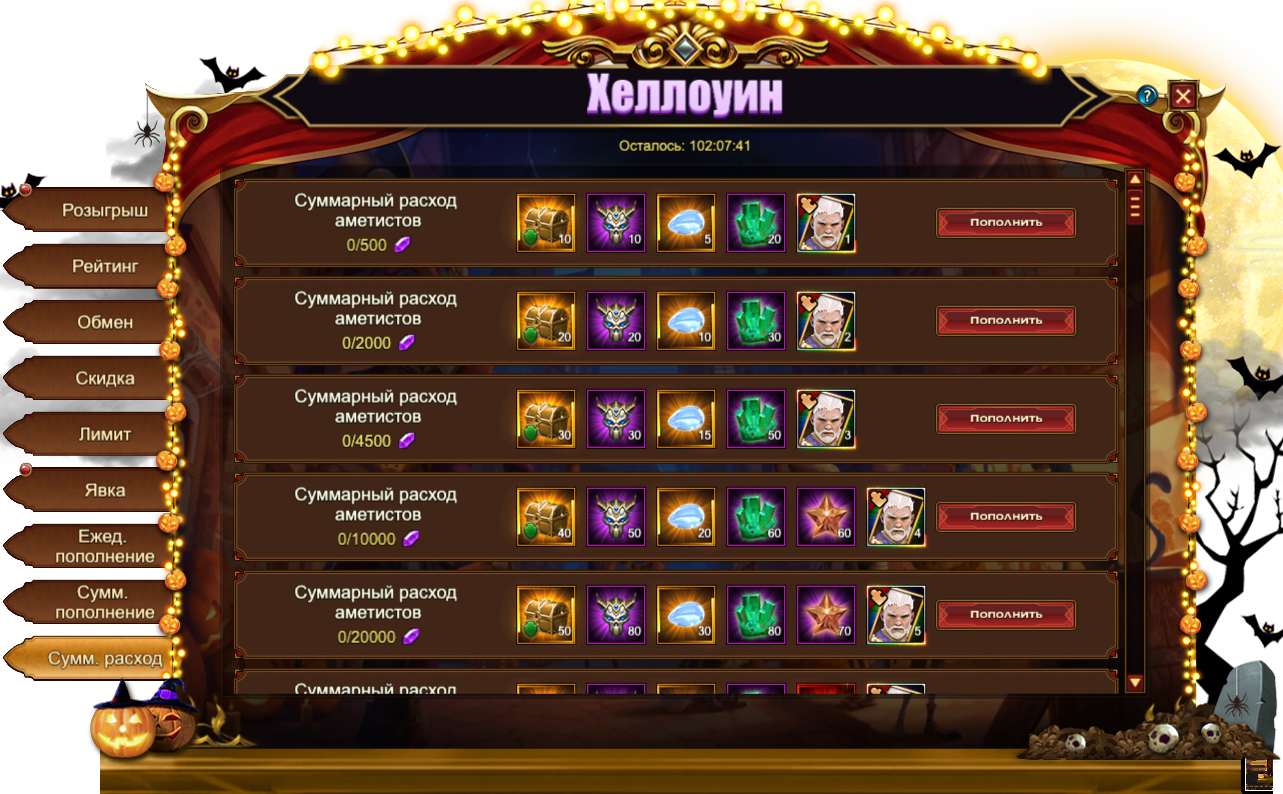Viewport: 1283px width, 794px height.
Task: Hit Пополнить on the 0/10000 row
Action: coord(1005,516)
